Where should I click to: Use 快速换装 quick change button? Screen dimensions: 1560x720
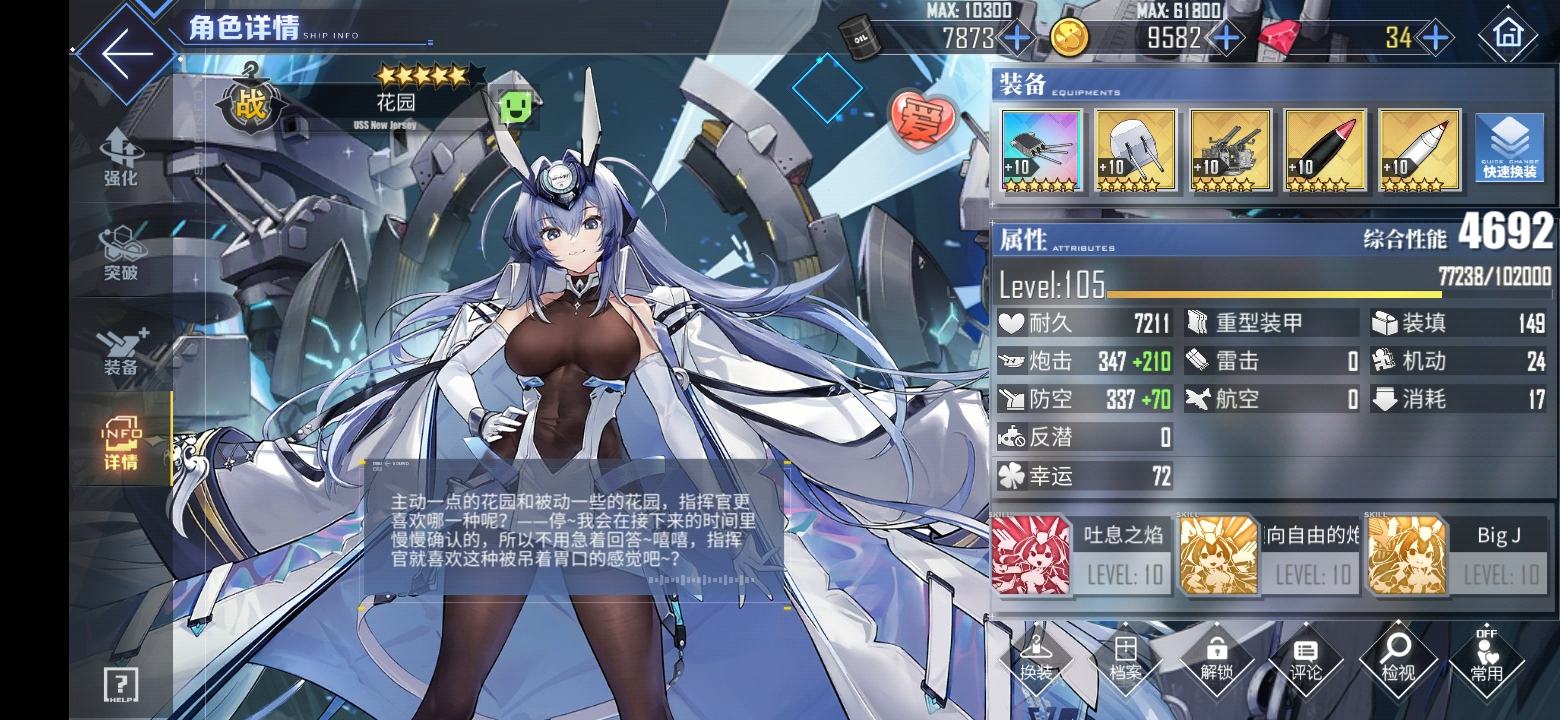(1510, 147)
